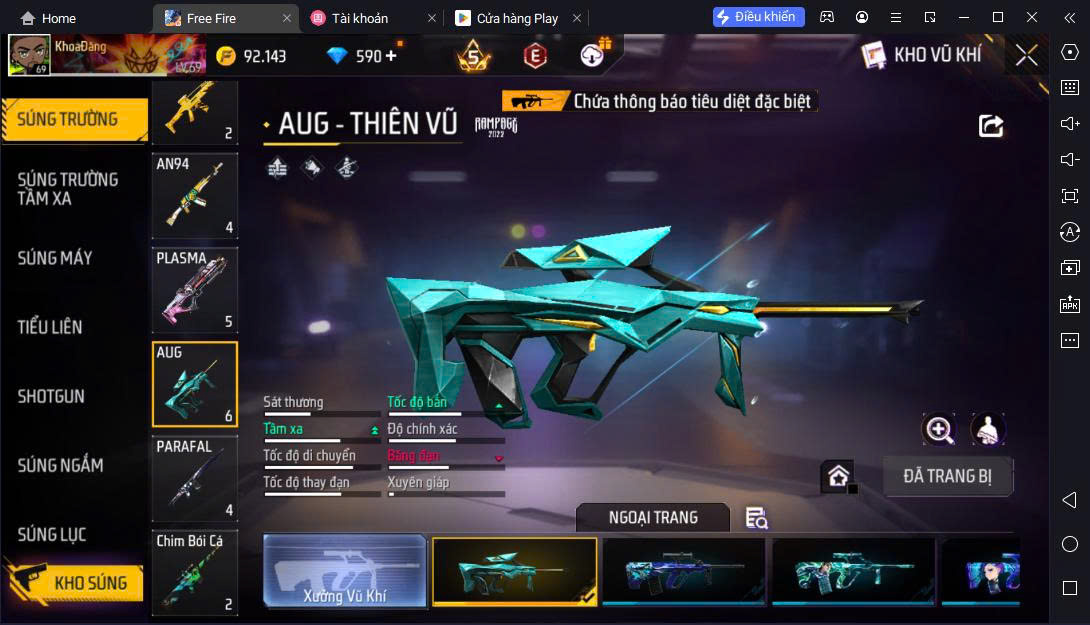Open the magnifier zoom view

pyautogui.click(x=939, y=430)
